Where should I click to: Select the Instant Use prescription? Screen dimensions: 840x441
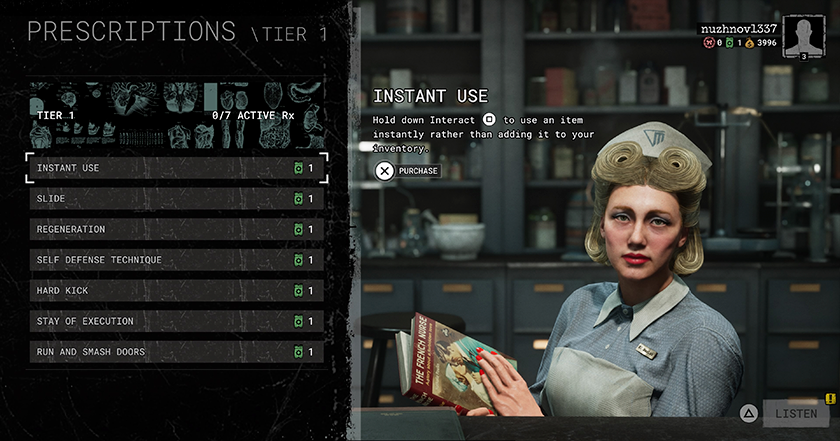click(176, 168)
